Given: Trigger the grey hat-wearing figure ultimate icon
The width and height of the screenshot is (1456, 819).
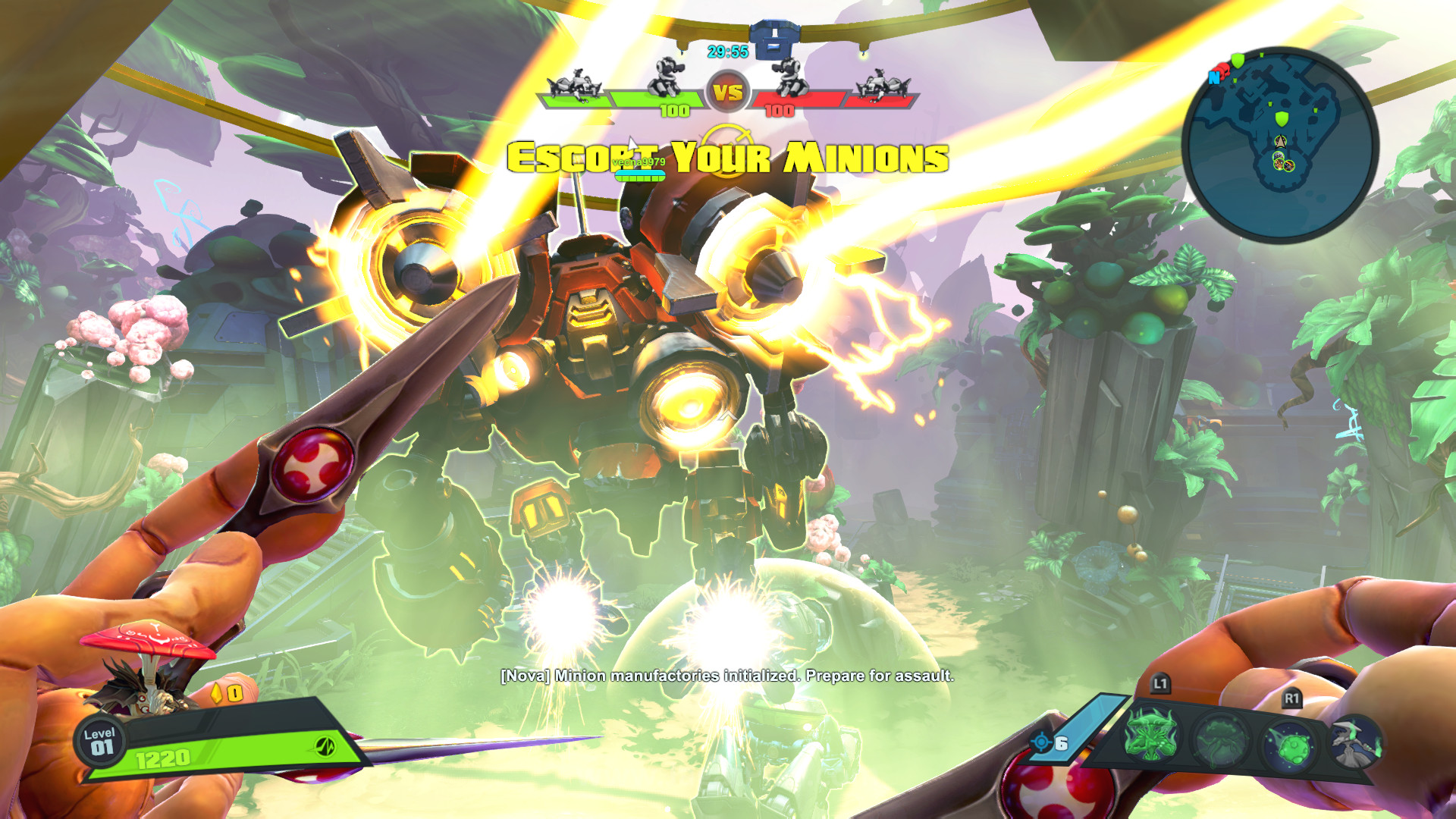Looking at the screenshot, I should point(1355,741).
